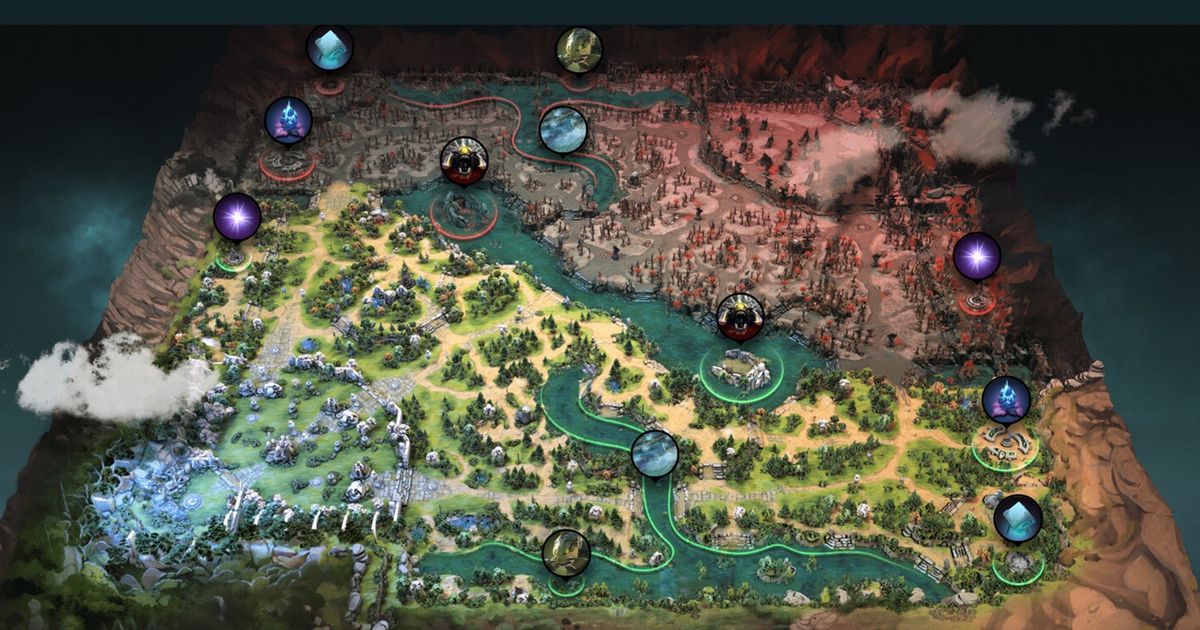
Task: Open the helmet statue marker over the red ring
Action: tap(579, 50)
